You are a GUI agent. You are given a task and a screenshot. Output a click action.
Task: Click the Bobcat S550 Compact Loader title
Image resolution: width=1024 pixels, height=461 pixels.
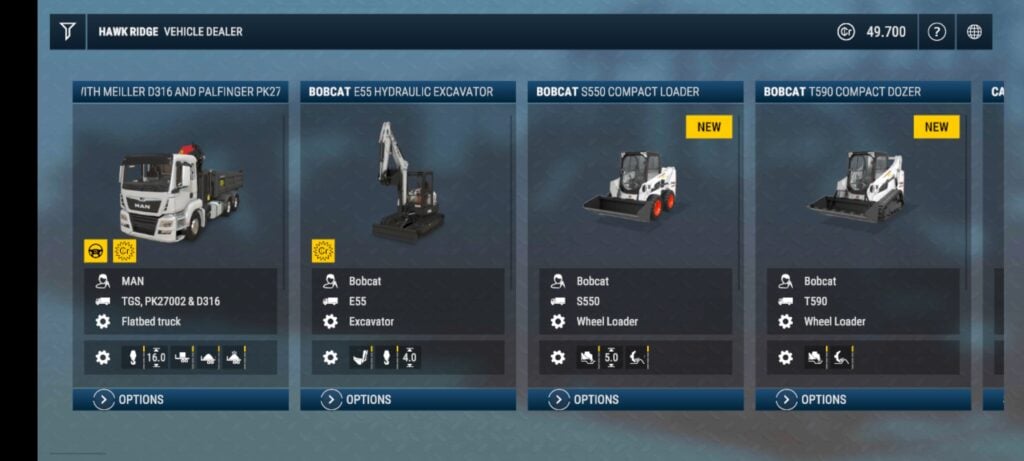[x=618, y=92]
